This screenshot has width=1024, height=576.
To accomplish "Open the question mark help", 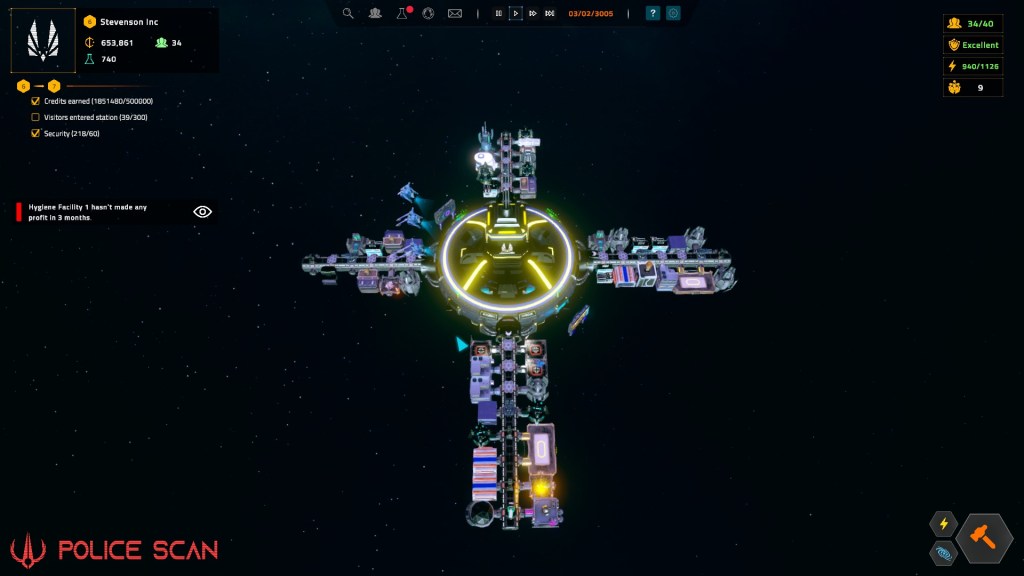I will [x=652, y=13].
